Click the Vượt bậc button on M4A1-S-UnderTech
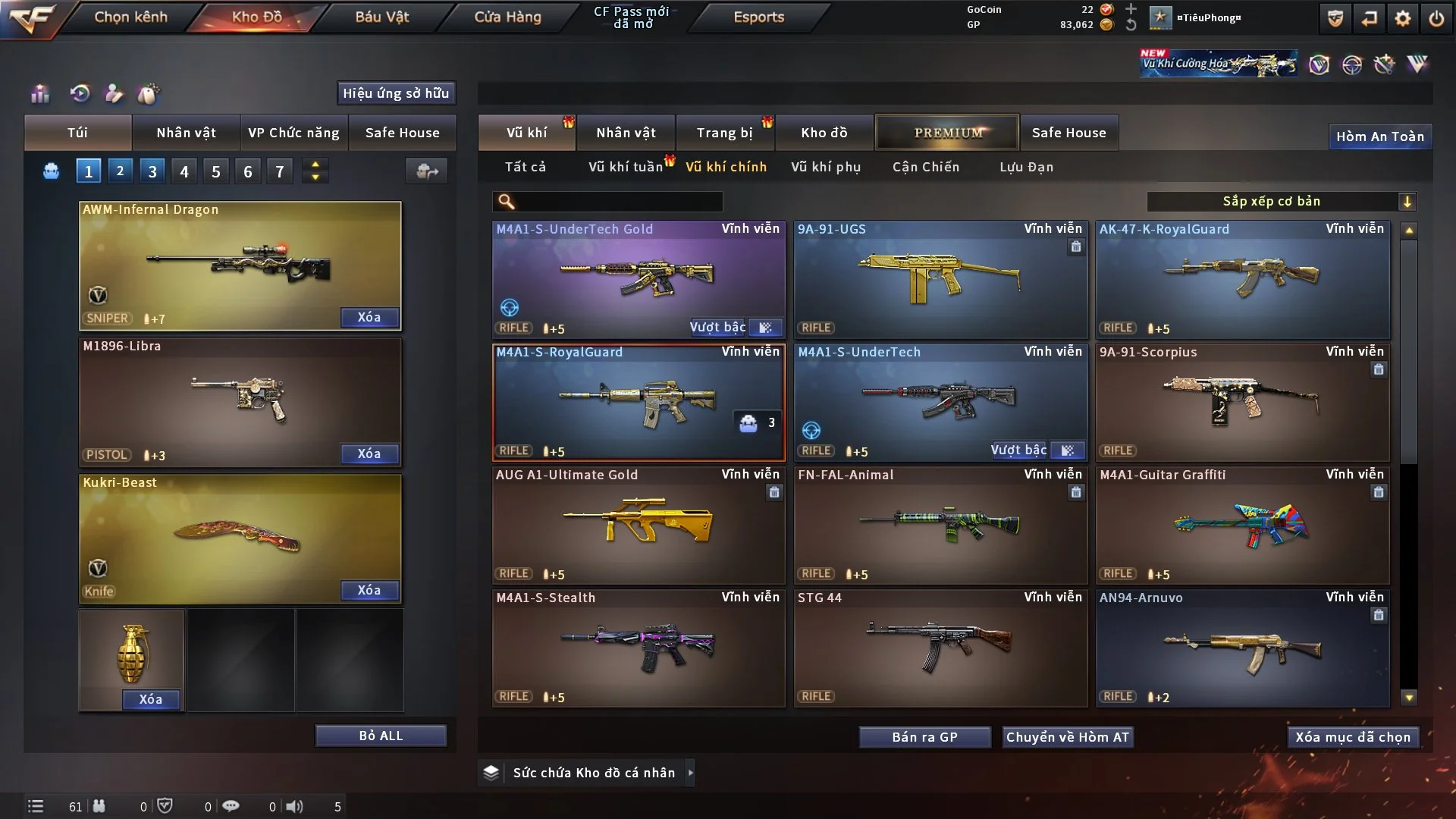The height and width of the screenshot is (819, 1456). 1018,450
